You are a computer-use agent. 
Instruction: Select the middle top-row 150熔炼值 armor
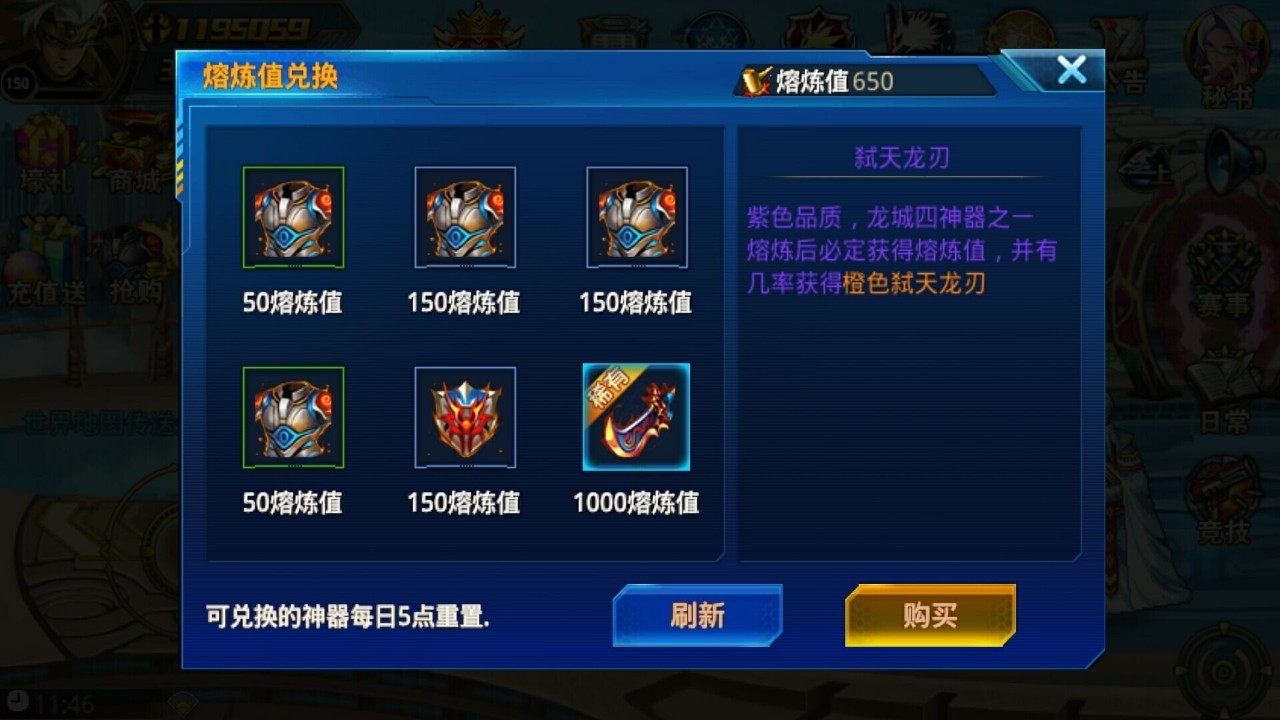pos(464,218)
